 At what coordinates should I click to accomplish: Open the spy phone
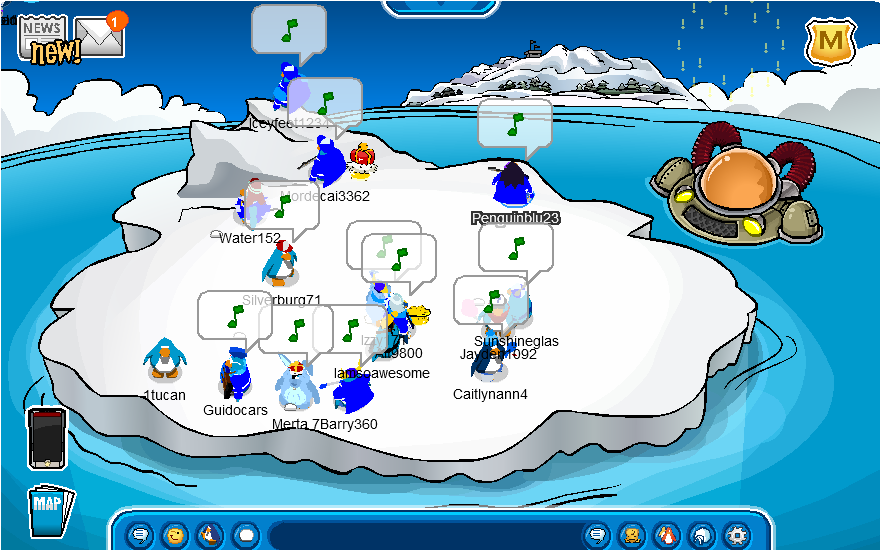click(x=46, y=437)
